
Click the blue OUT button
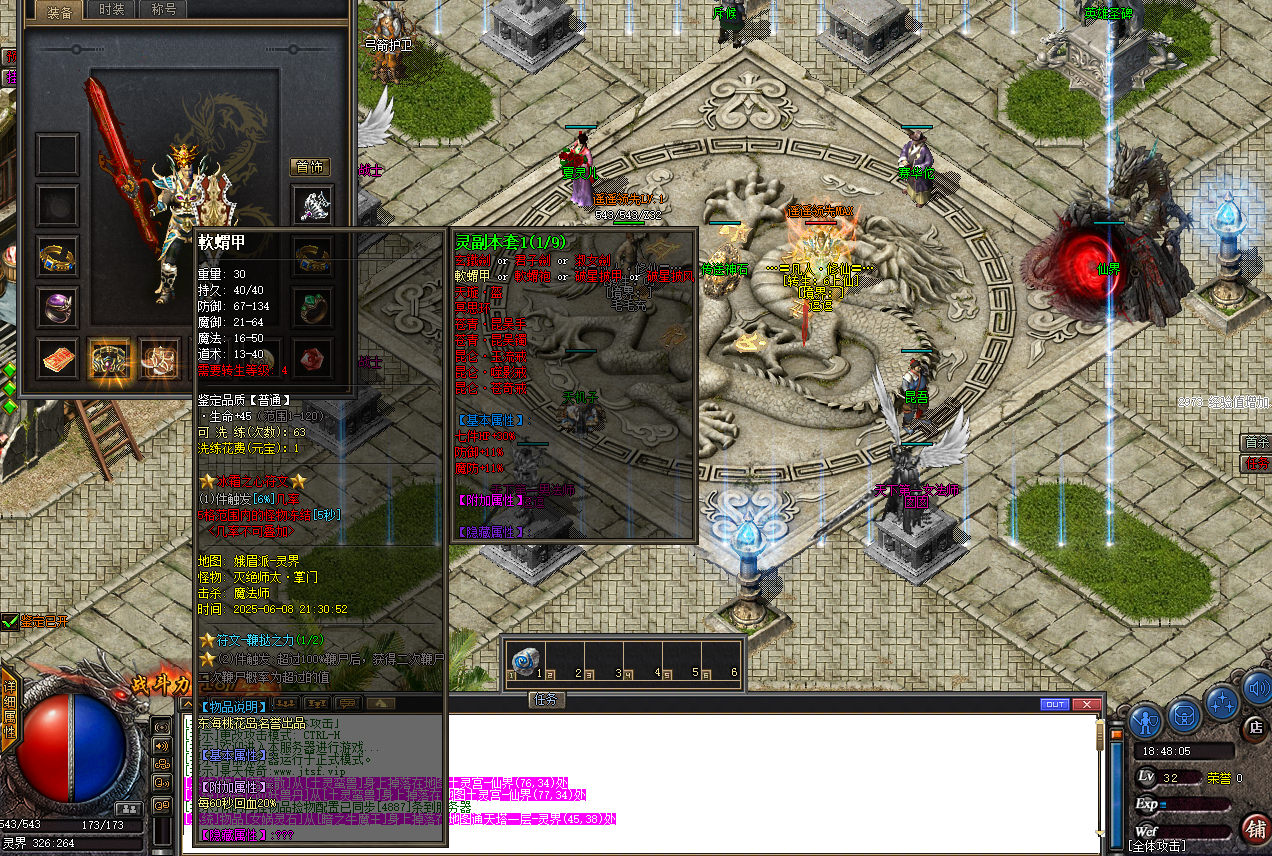(x=1054, y=704)
